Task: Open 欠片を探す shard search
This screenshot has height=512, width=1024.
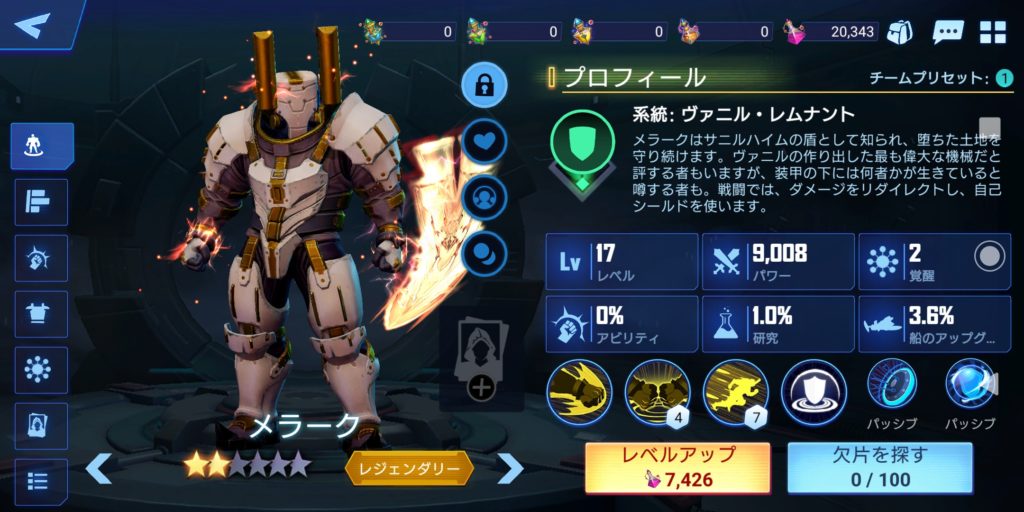Action: [x=880, y=467]
